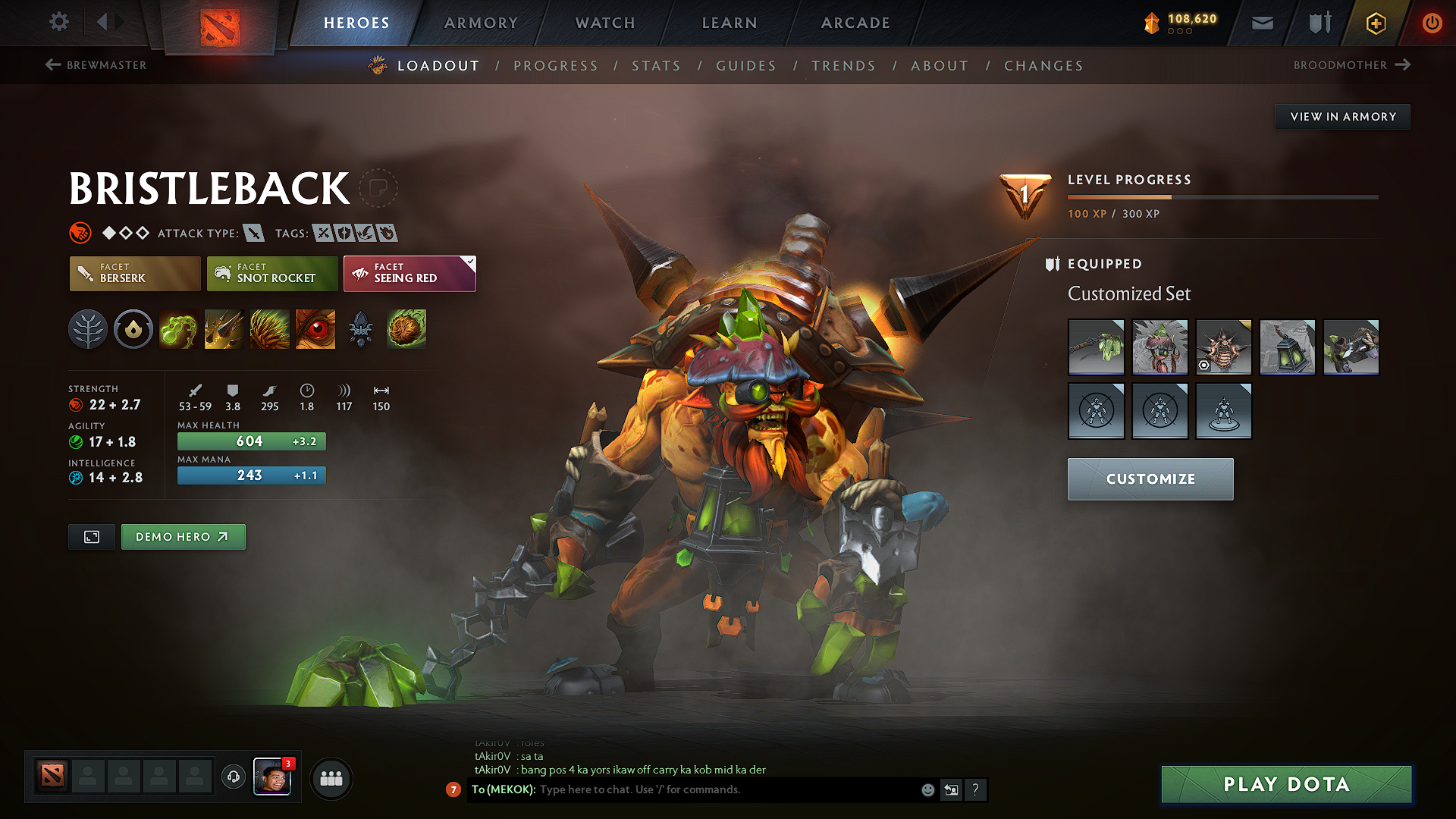
Task: Open the mail notifications icon
Action: [x=1262, y=23]
